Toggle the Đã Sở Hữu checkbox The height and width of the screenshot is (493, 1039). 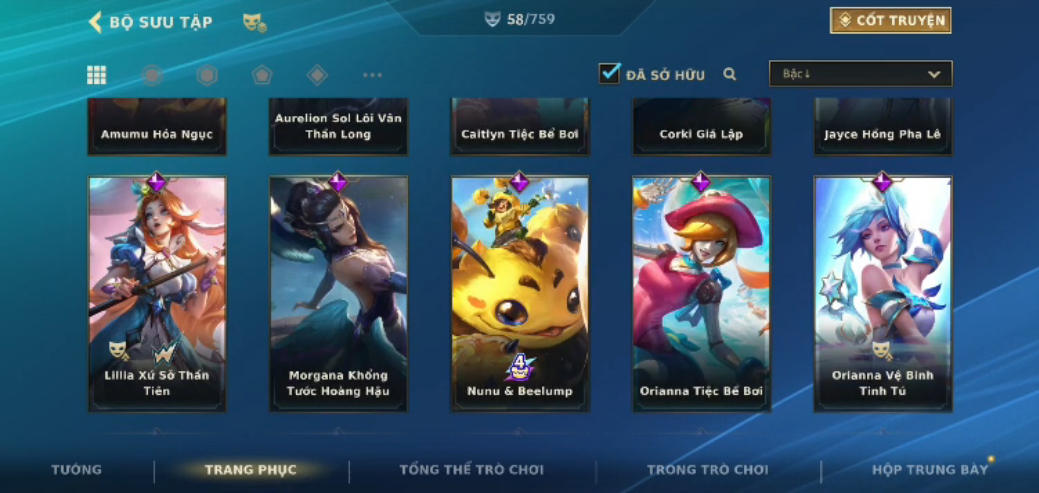pyautogui.click(x=609, y=74)
